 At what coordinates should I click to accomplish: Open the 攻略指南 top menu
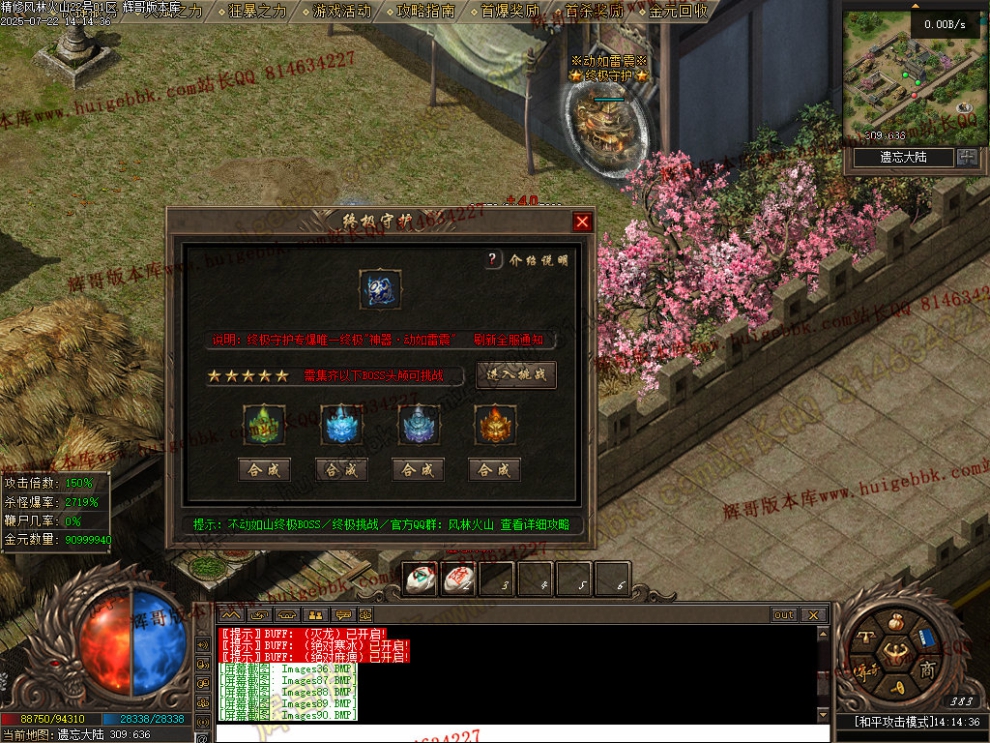425,11
